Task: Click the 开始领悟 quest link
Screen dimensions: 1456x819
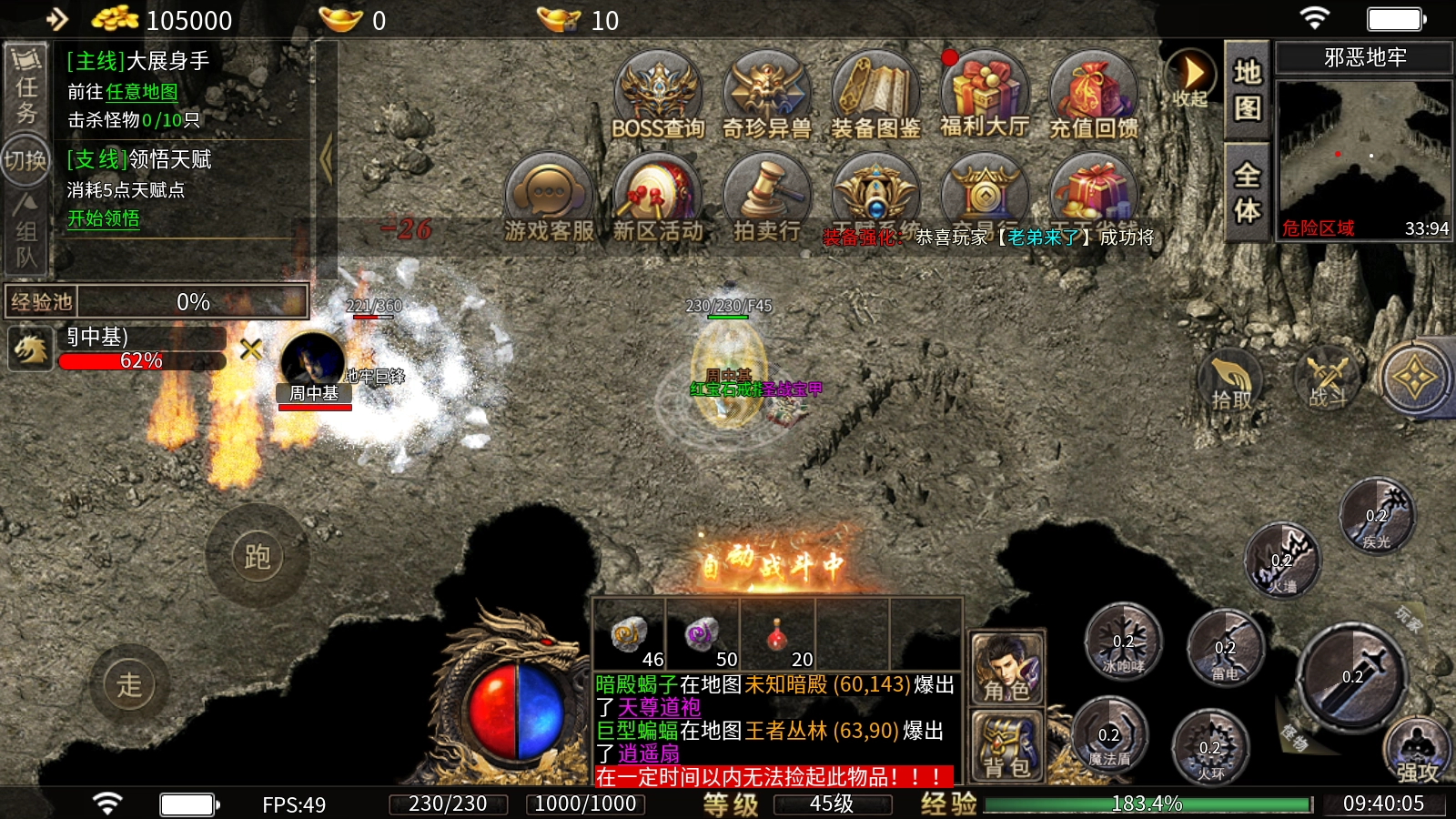Action: pos(104,219)
